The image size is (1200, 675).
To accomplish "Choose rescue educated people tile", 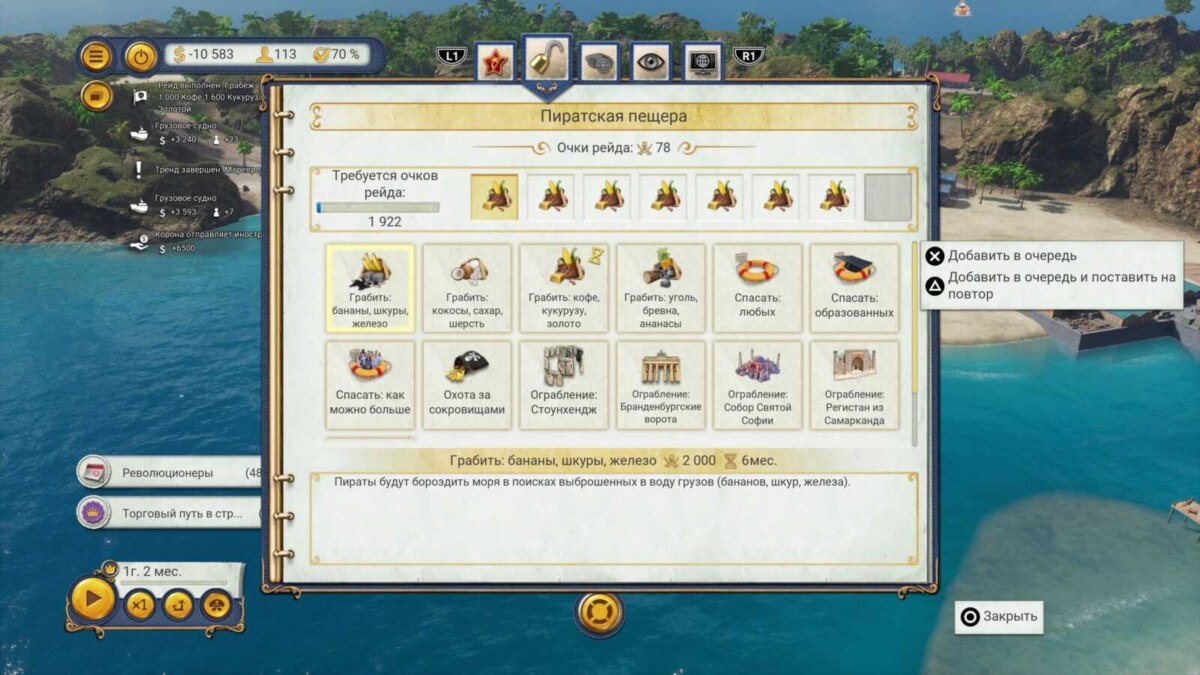I will point(853,288).
